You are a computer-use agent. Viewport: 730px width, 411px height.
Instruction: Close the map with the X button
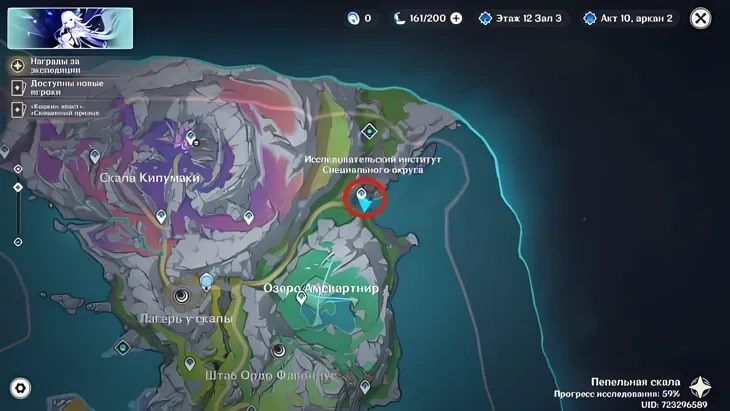[x=701, y=18]
